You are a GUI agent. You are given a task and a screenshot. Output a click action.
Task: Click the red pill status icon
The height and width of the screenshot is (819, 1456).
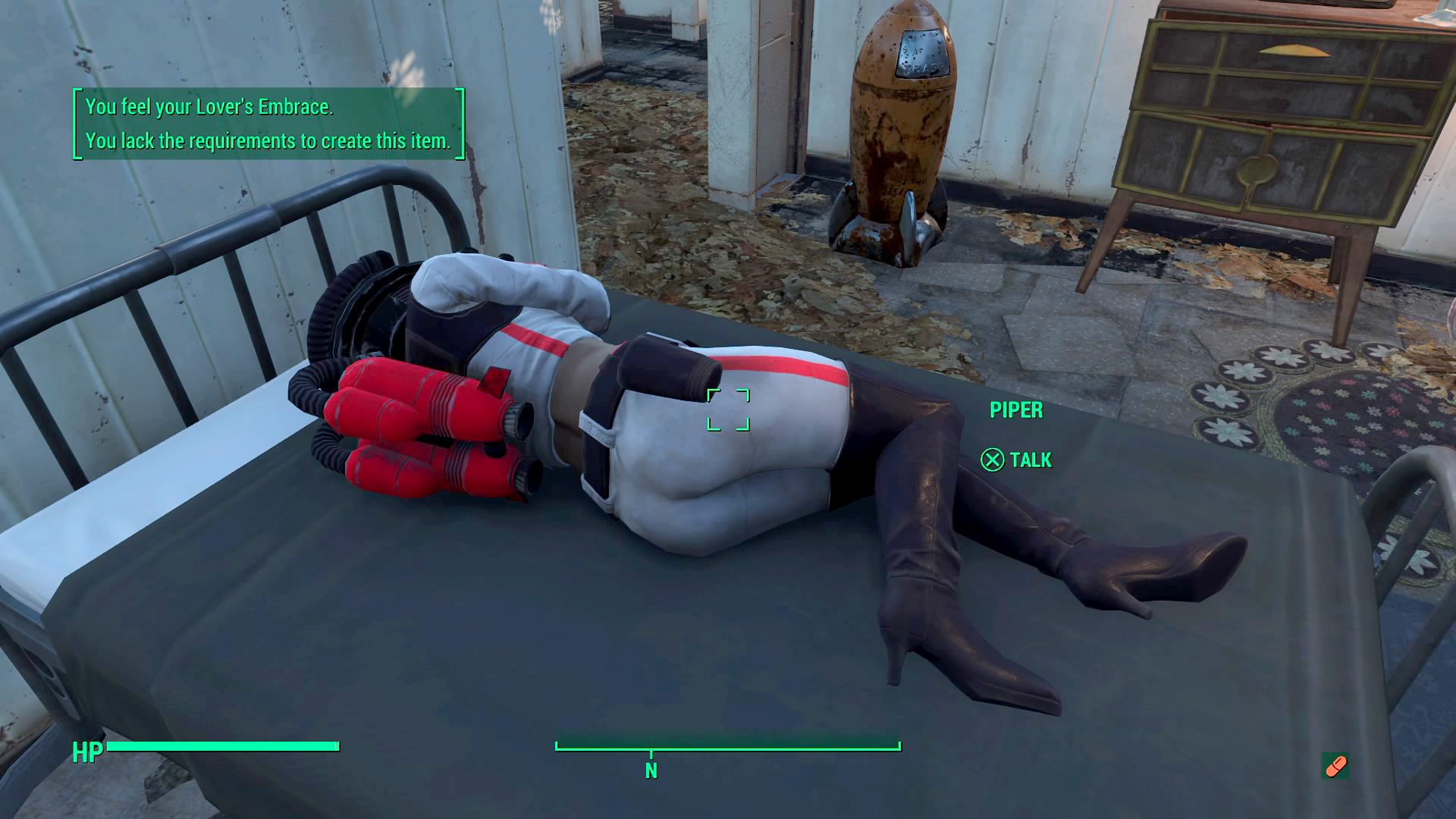point(1335,765)
